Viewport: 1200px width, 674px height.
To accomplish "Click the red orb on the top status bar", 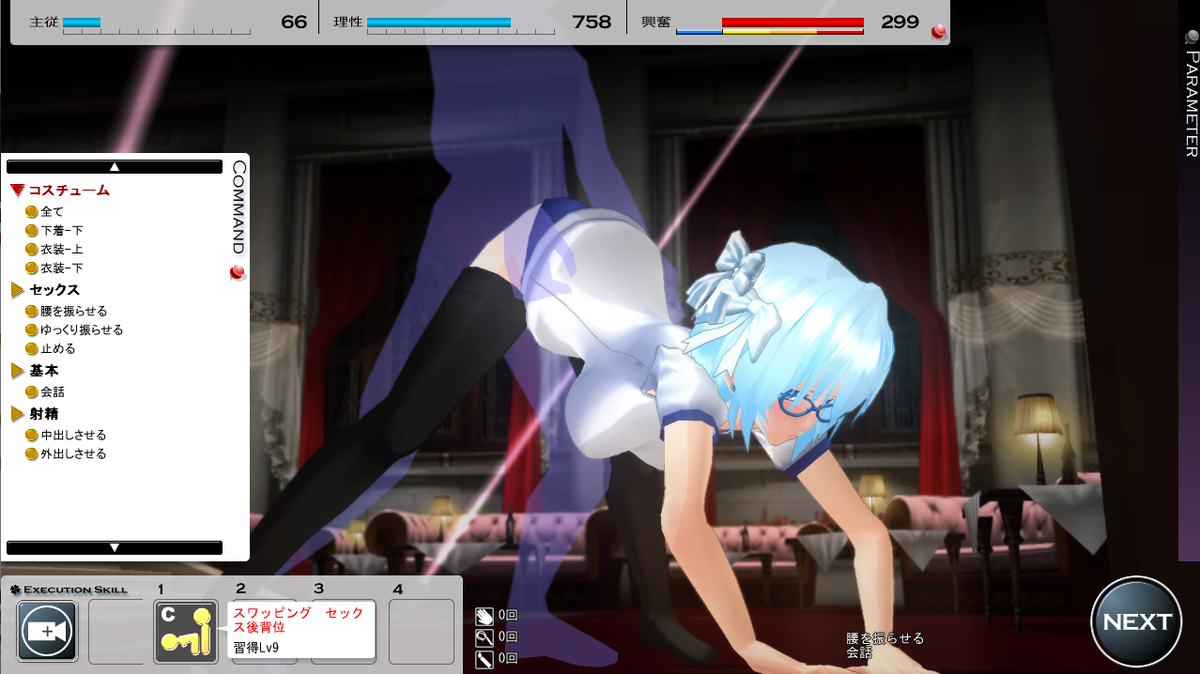I will (938, 32).
